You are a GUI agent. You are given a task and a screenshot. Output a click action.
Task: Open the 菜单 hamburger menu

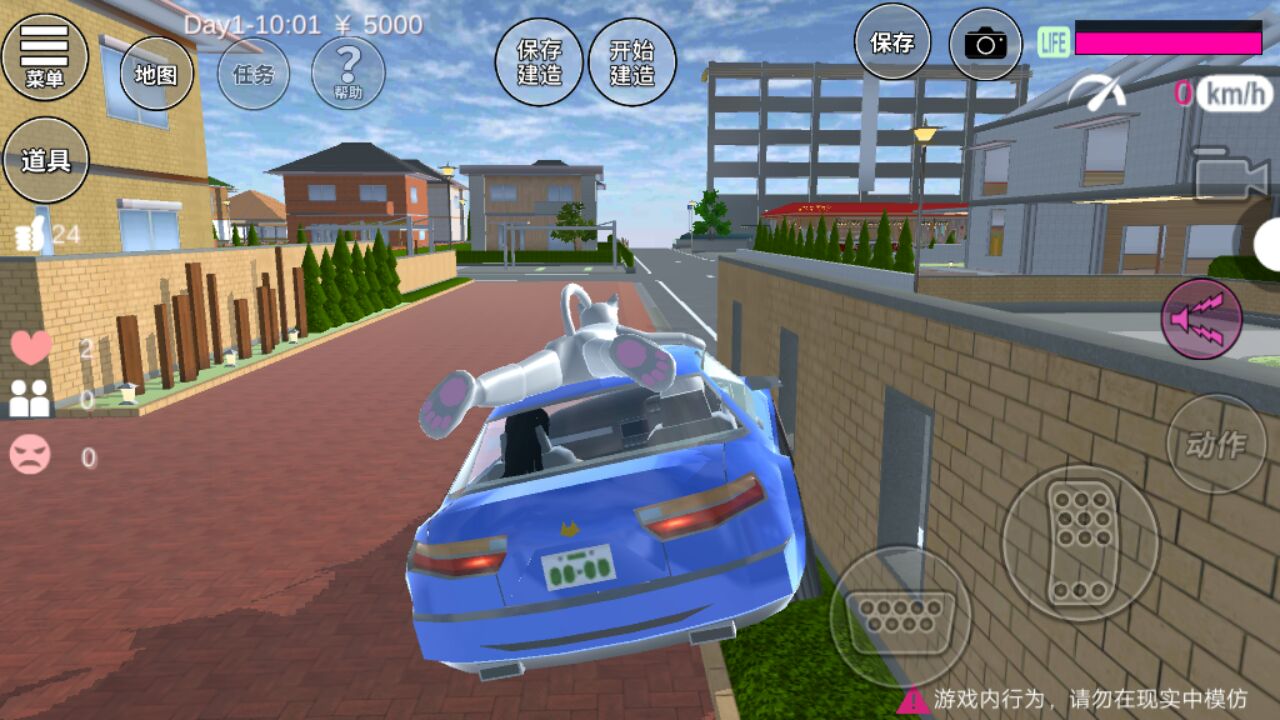coord(45,57)
